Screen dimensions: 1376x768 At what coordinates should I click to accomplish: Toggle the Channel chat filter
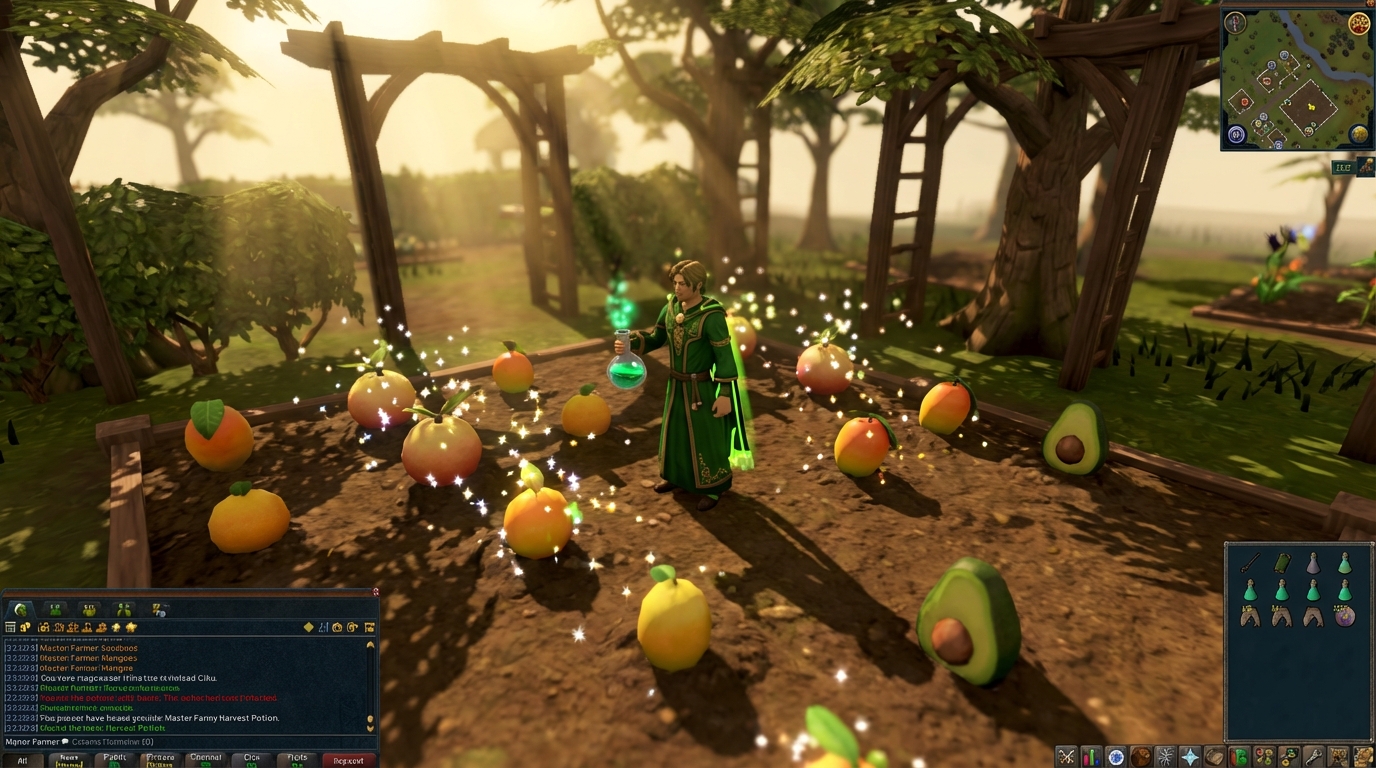(x=206, y=759)
